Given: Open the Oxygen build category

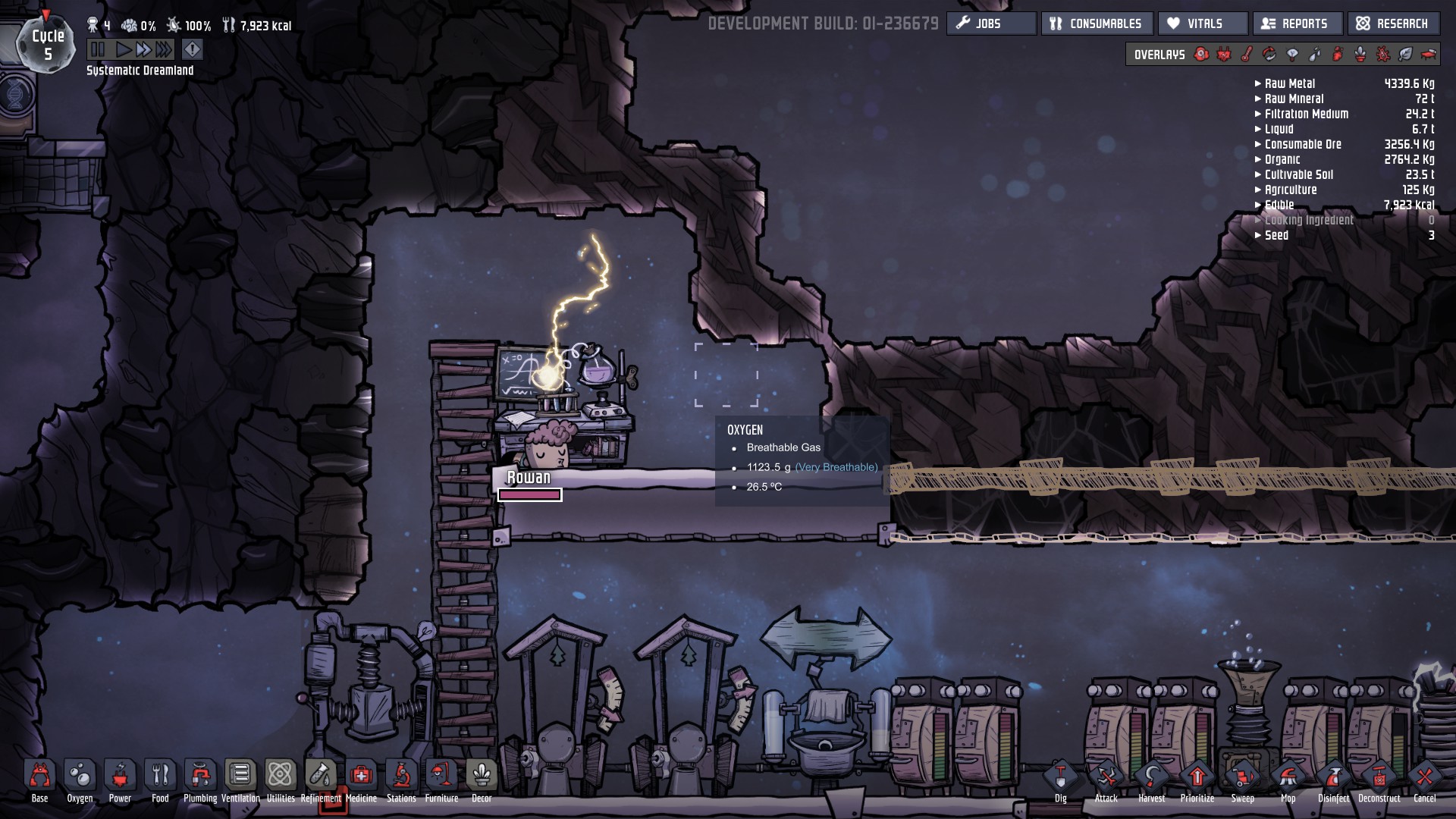Looking at the screenshot, I should [x=80, y=777].
